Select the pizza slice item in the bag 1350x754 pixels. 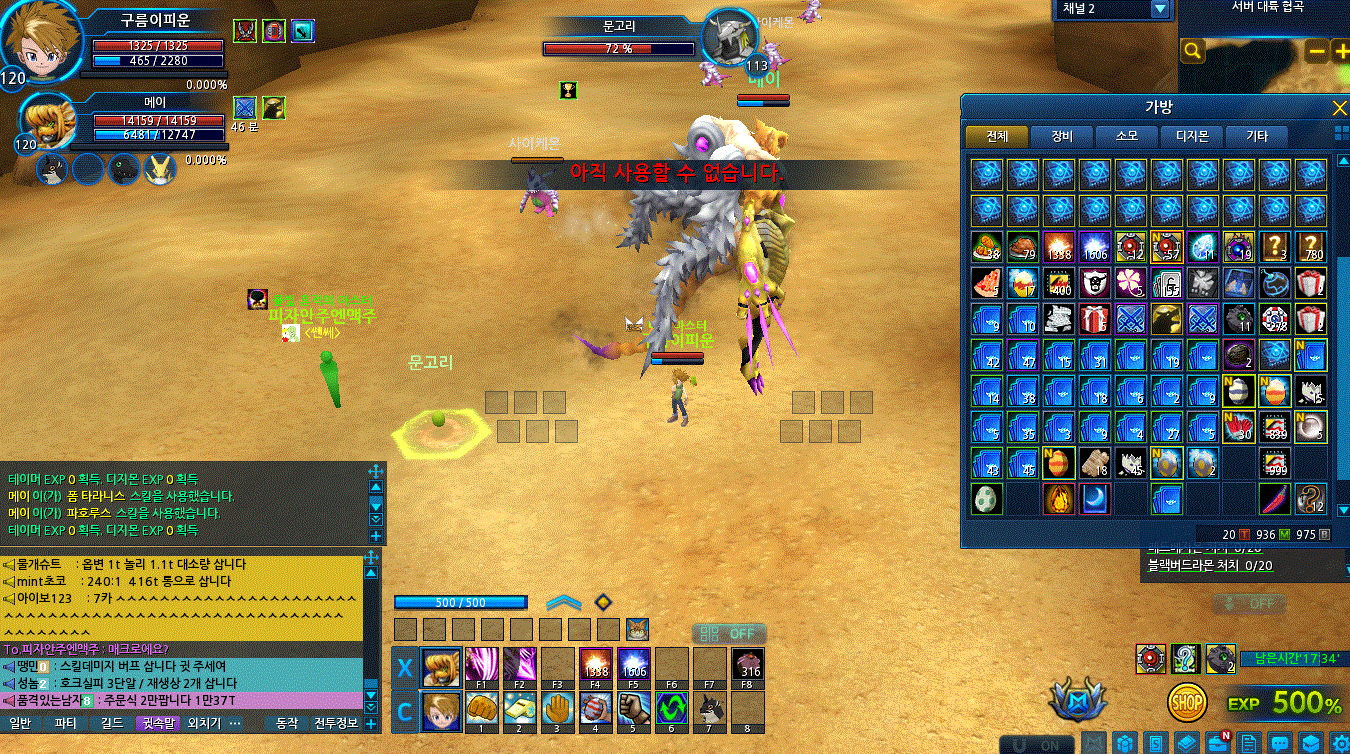click(986, 282)
